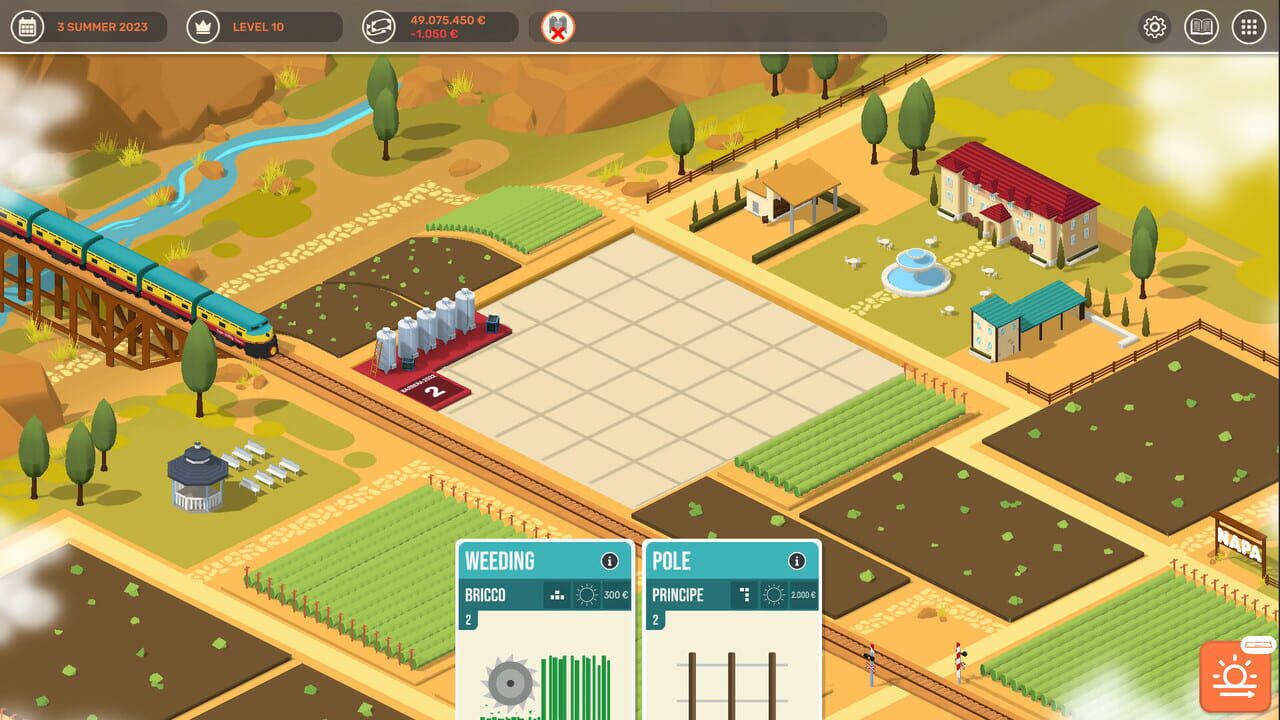Screen dimensions: 1280x720
Task: Open the settings gear icon
Action: [1154, 27]
